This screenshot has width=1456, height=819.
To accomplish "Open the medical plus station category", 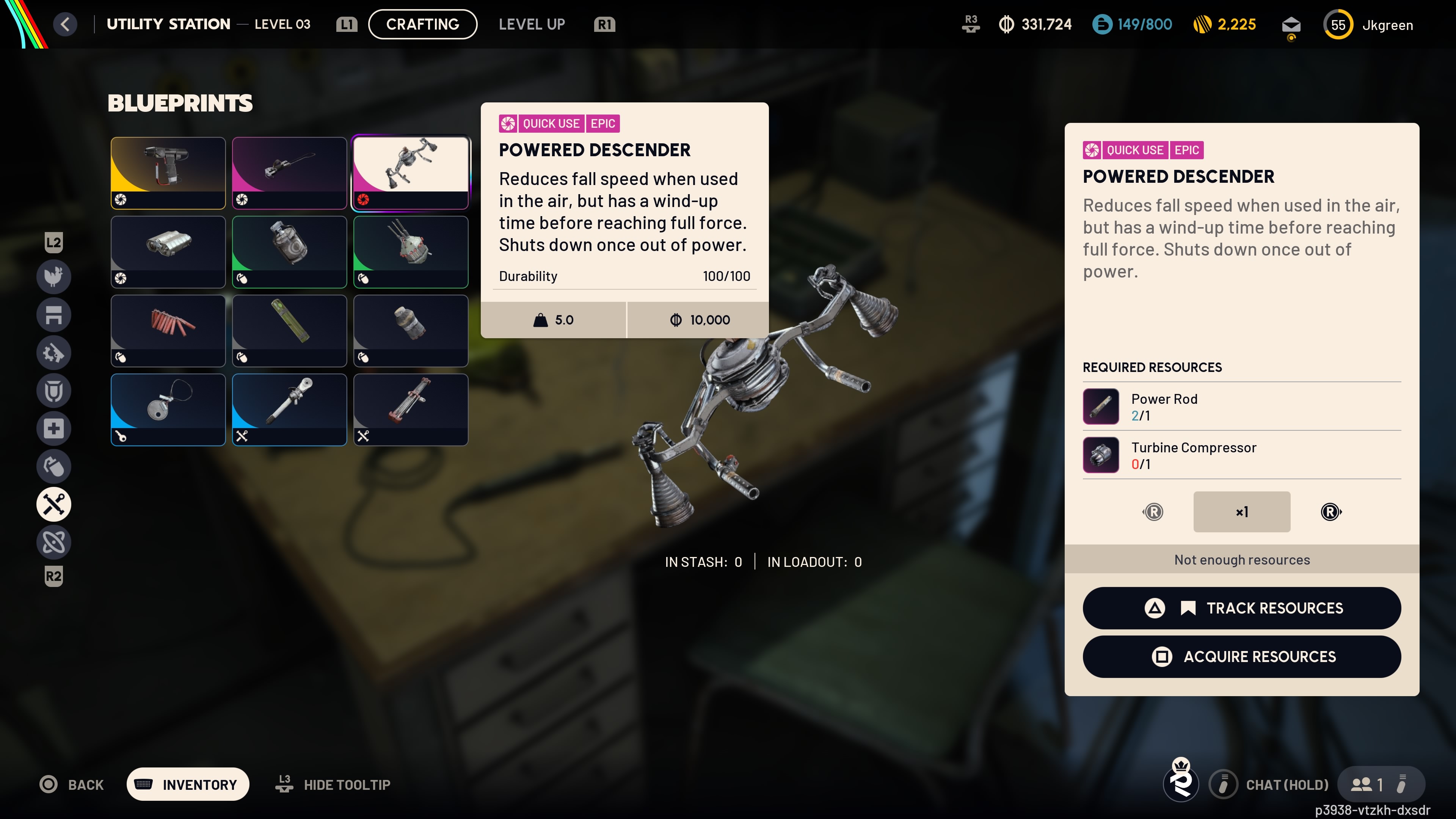I will [x=54, y=428].
